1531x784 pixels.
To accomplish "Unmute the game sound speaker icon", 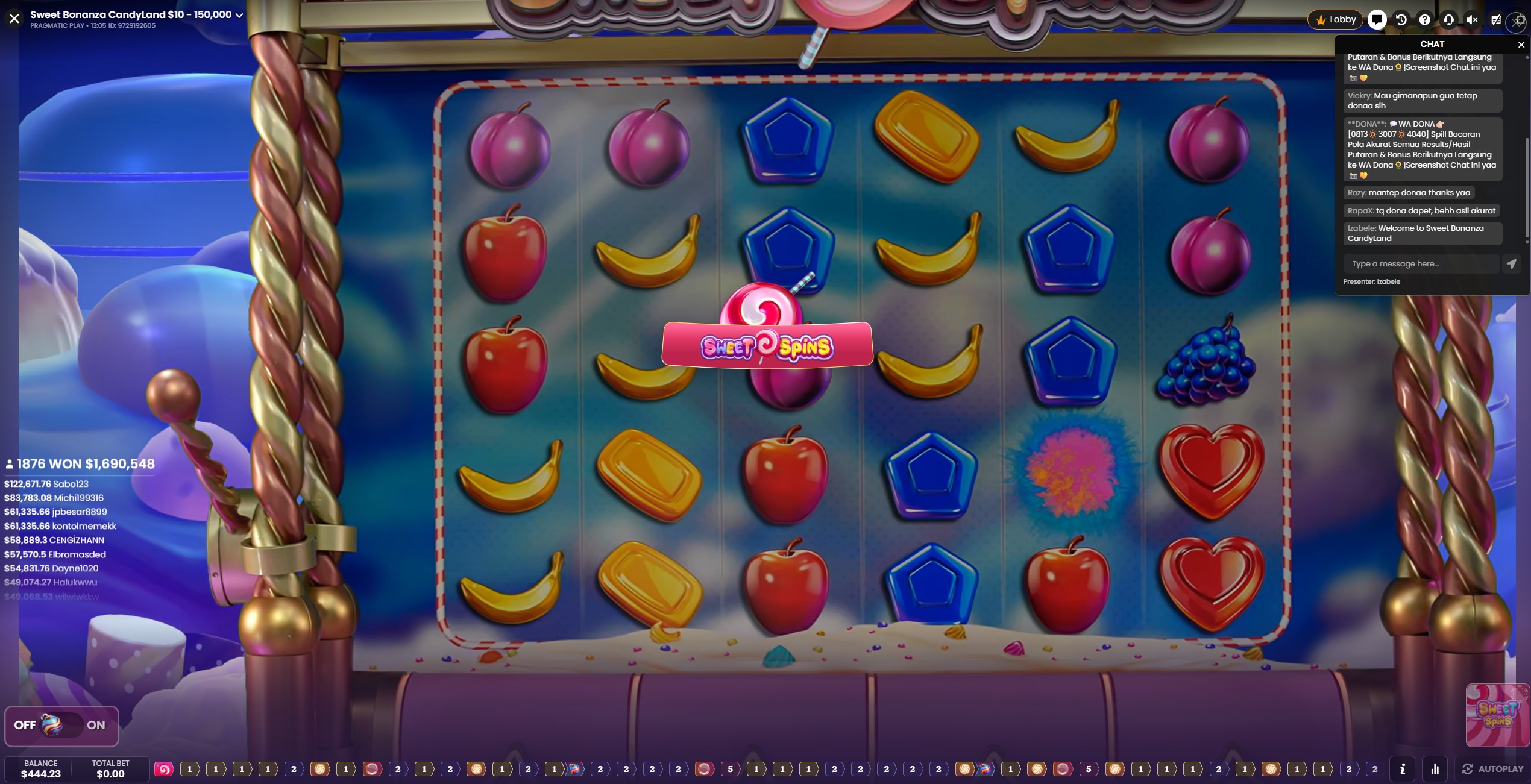I will click(1472, 19).
